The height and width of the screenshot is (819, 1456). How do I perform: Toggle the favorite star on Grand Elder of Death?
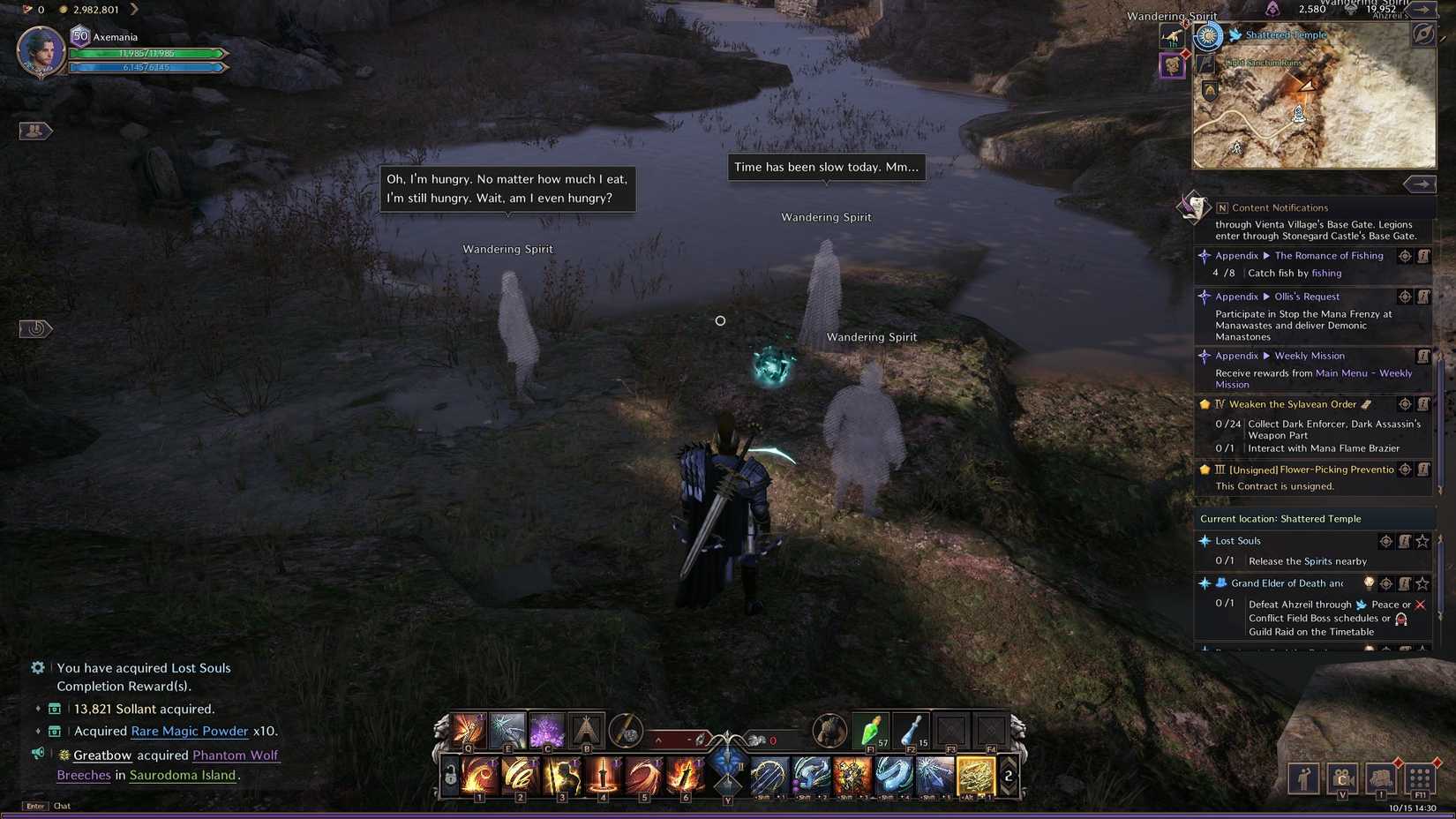coord(1422,583)
